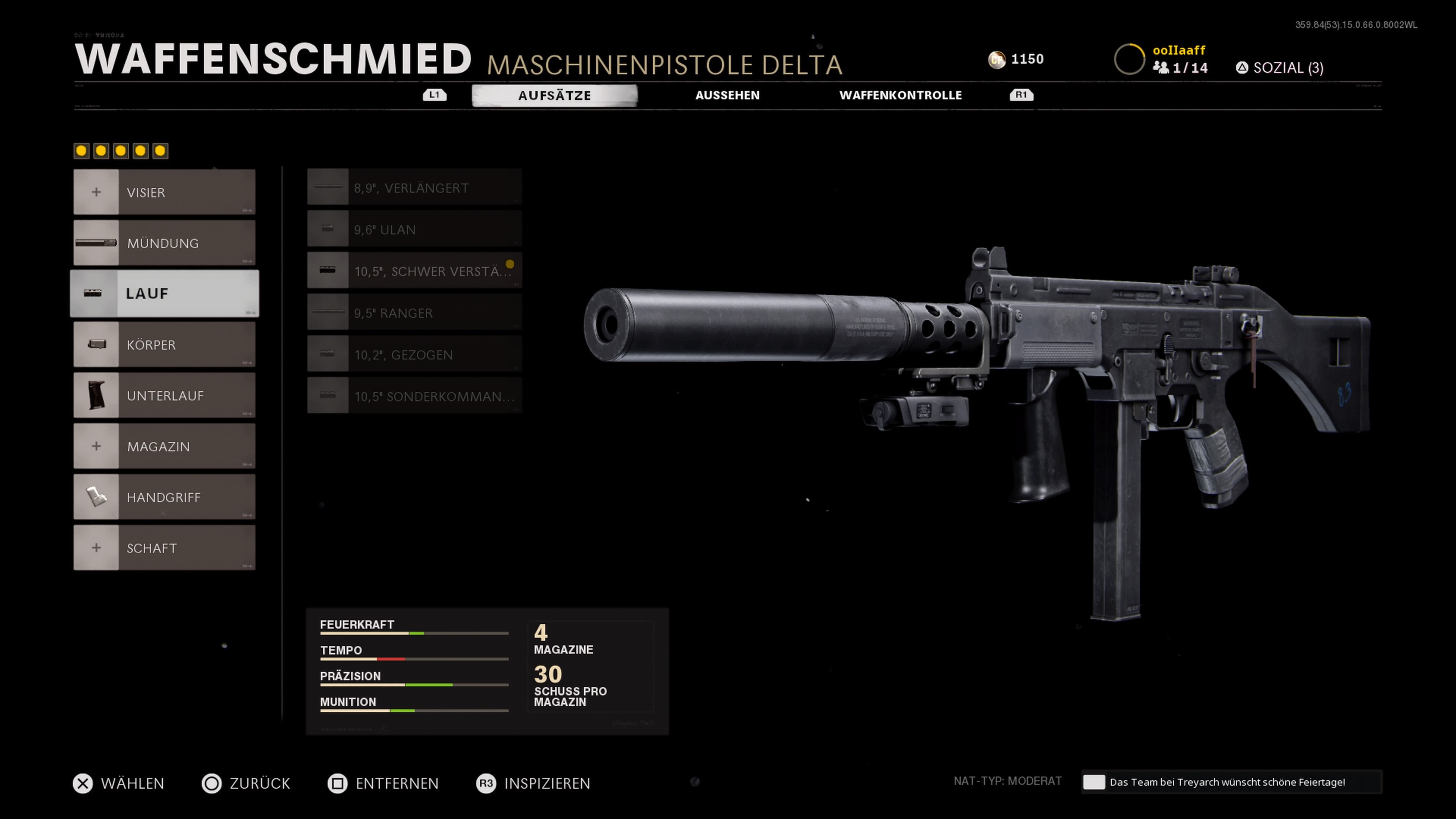Go to the Waffenkontrolle tab
1456x819 pixels.
[x=900, y=96]
